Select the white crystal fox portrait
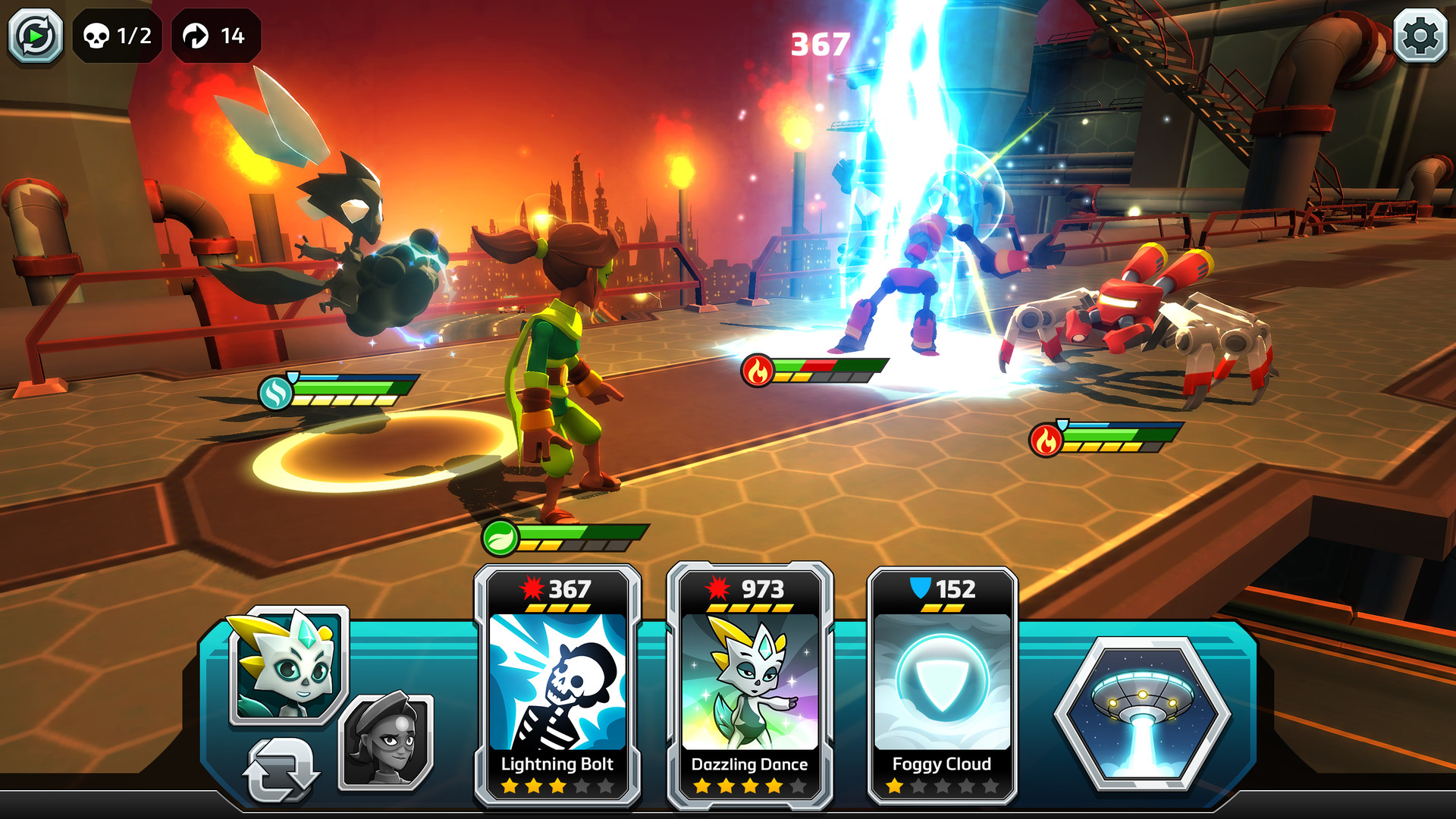This screenshot has height=819, width=1456. (x=288, y=665)
